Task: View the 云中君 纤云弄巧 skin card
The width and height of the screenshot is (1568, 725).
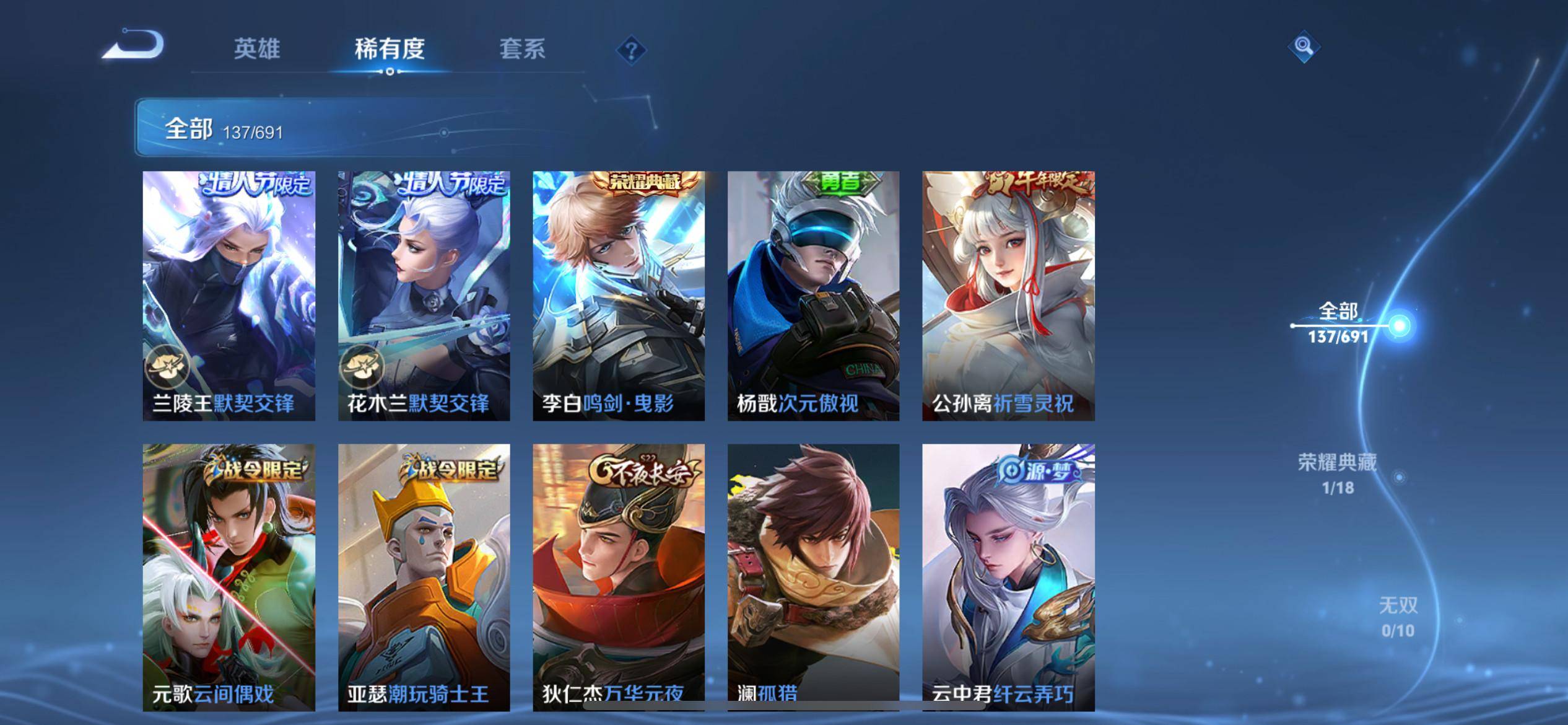Action: [1008, 576]
